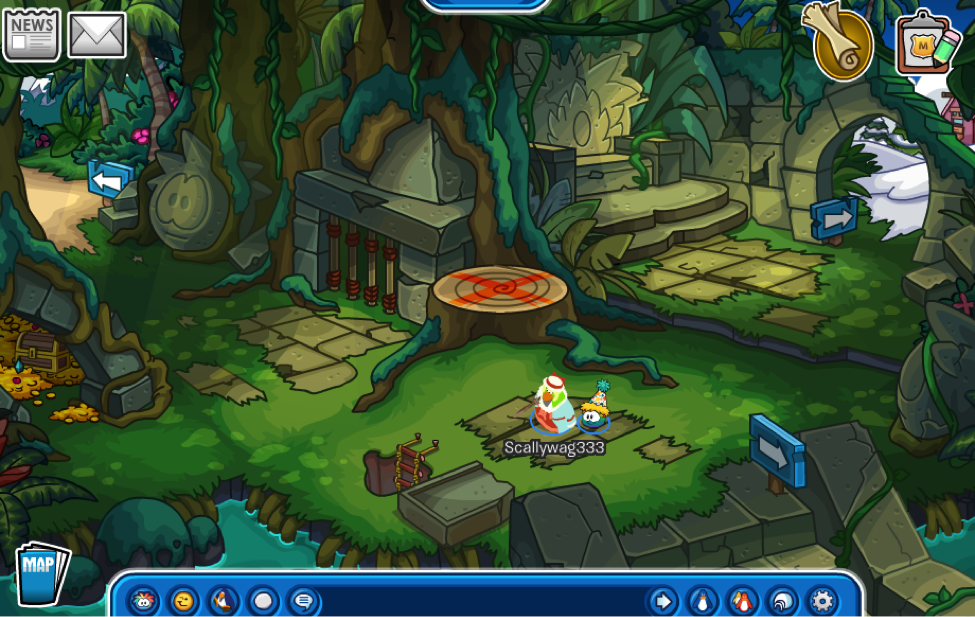Open the emotes menu with the winking face
Image resolution: width=975 pixels, height=617 pixels.
(183, 601)
